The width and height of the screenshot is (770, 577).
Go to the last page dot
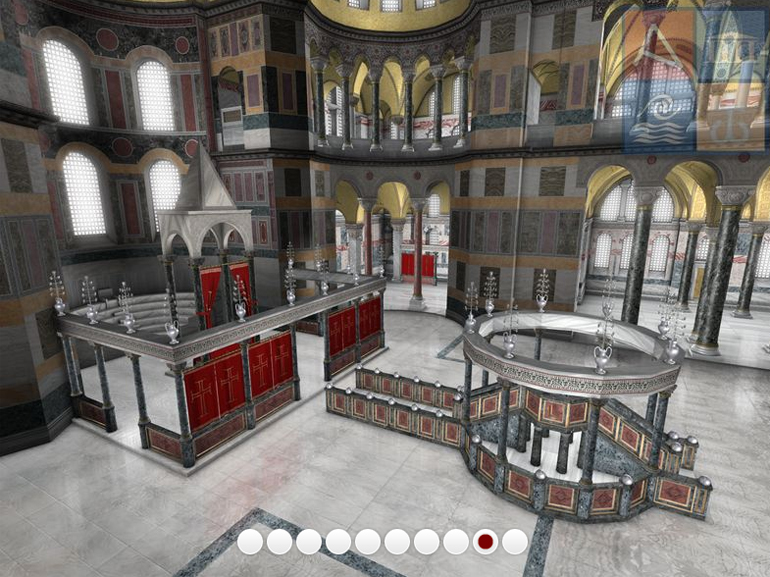point(515,542)
